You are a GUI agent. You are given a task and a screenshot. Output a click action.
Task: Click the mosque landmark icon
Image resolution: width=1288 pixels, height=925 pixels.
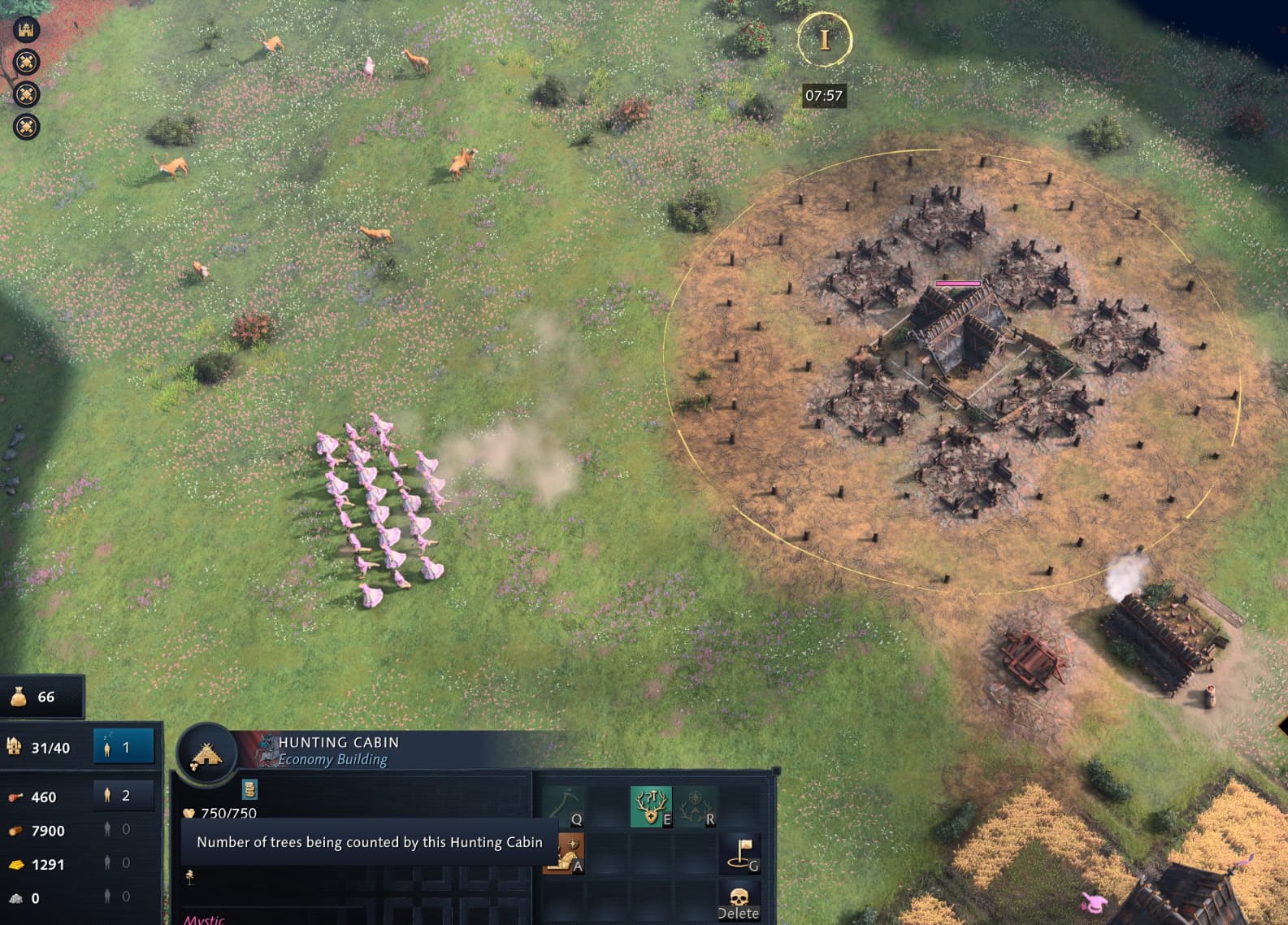point(26,29)
